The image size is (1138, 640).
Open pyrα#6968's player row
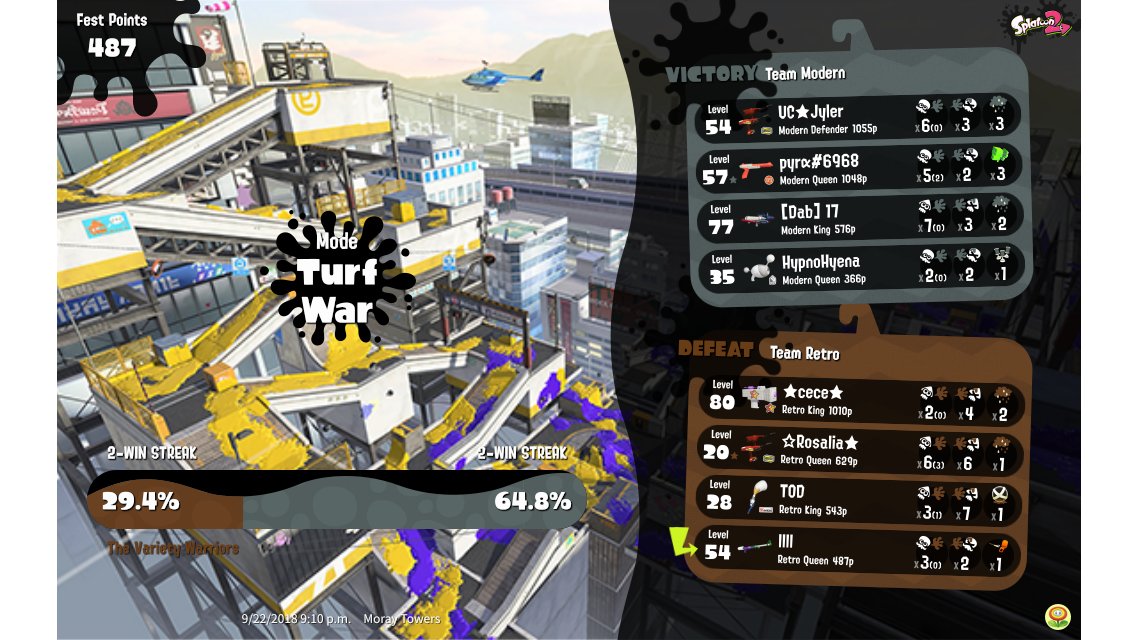860,167
